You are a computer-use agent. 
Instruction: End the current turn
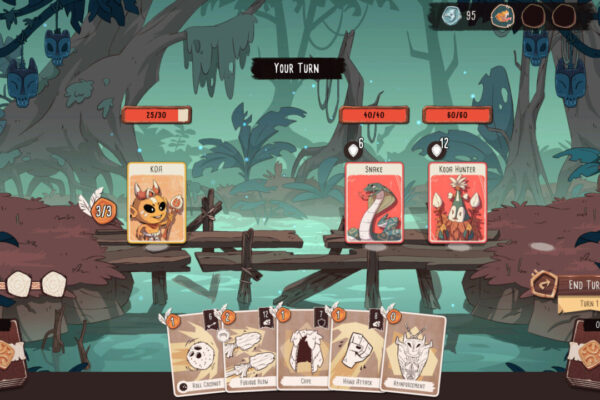[573, 285]
